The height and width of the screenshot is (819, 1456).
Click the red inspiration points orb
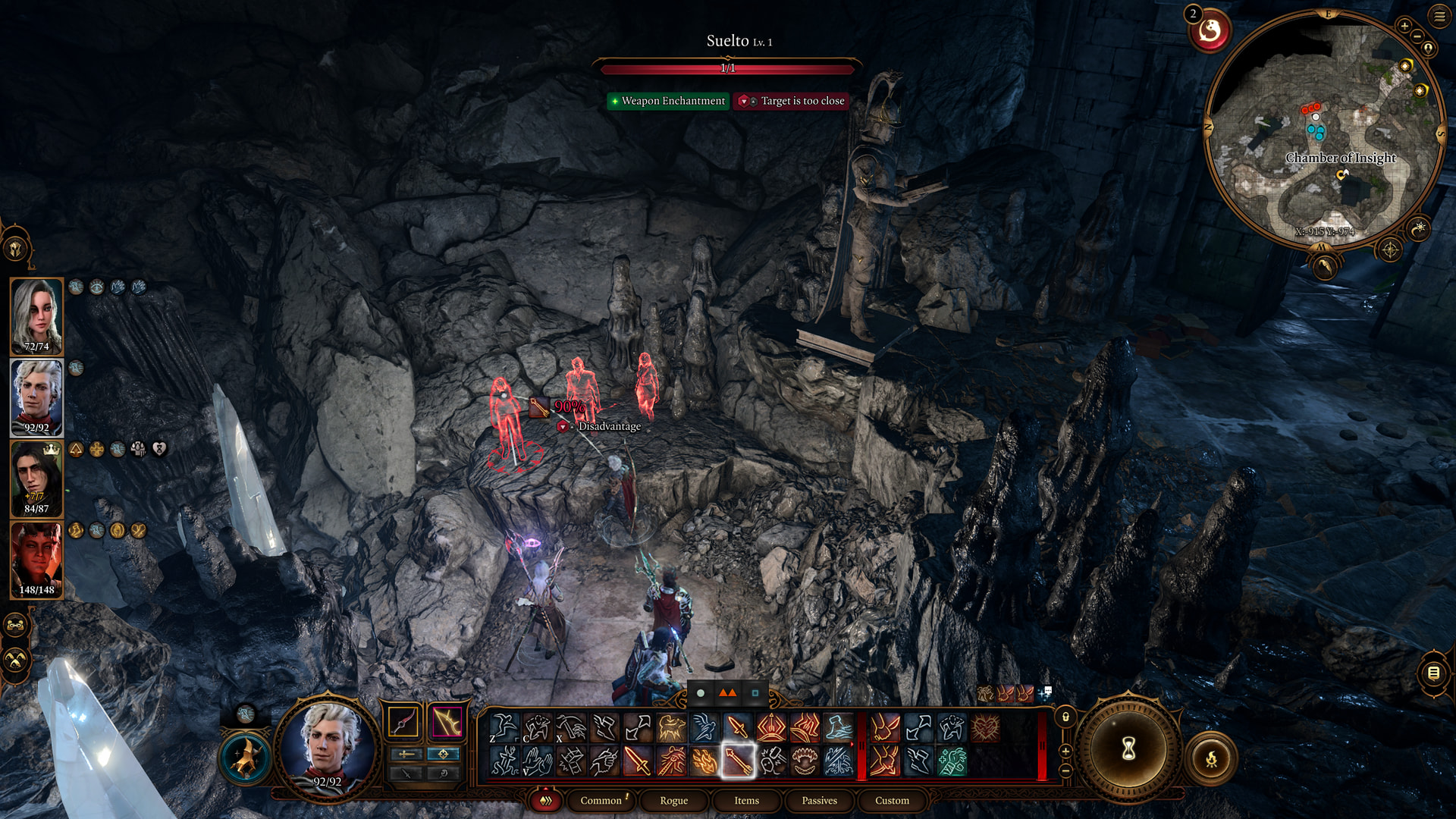pyautogui.click(x=1210, y=31)
